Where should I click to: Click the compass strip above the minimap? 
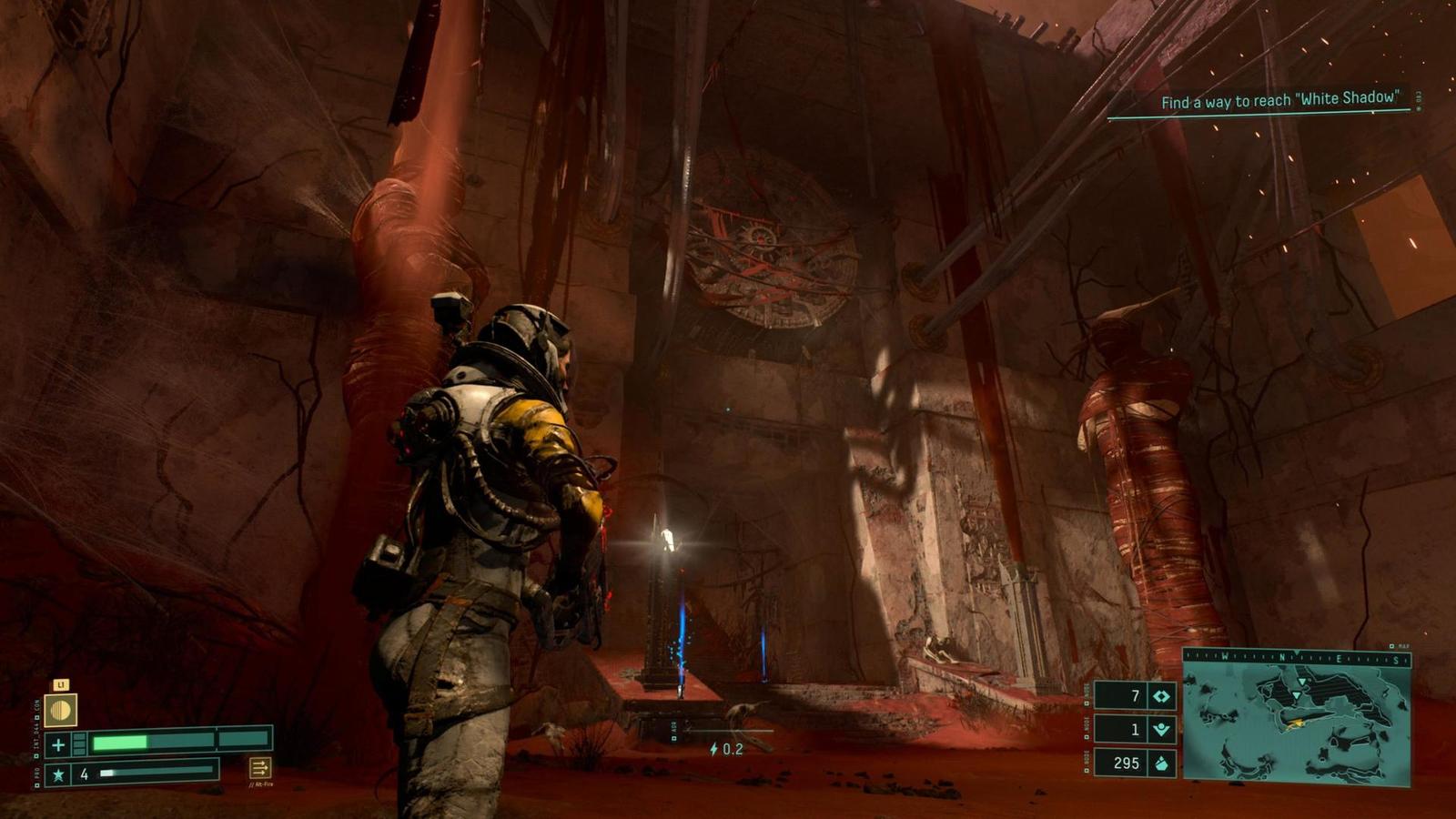coord(1297,657)
